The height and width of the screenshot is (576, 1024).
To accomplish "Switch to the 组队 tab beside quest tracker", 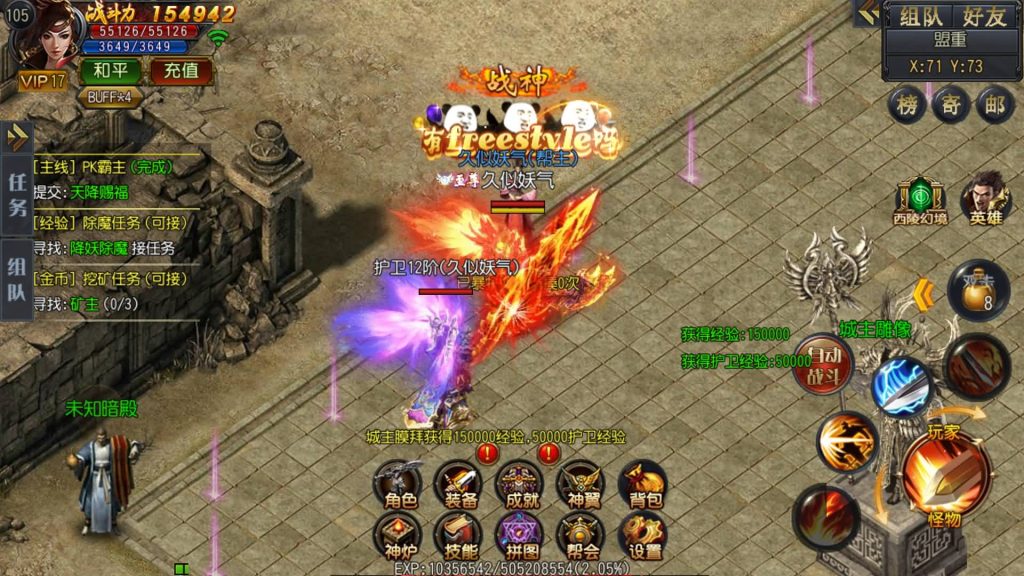I will click(17, 278).
